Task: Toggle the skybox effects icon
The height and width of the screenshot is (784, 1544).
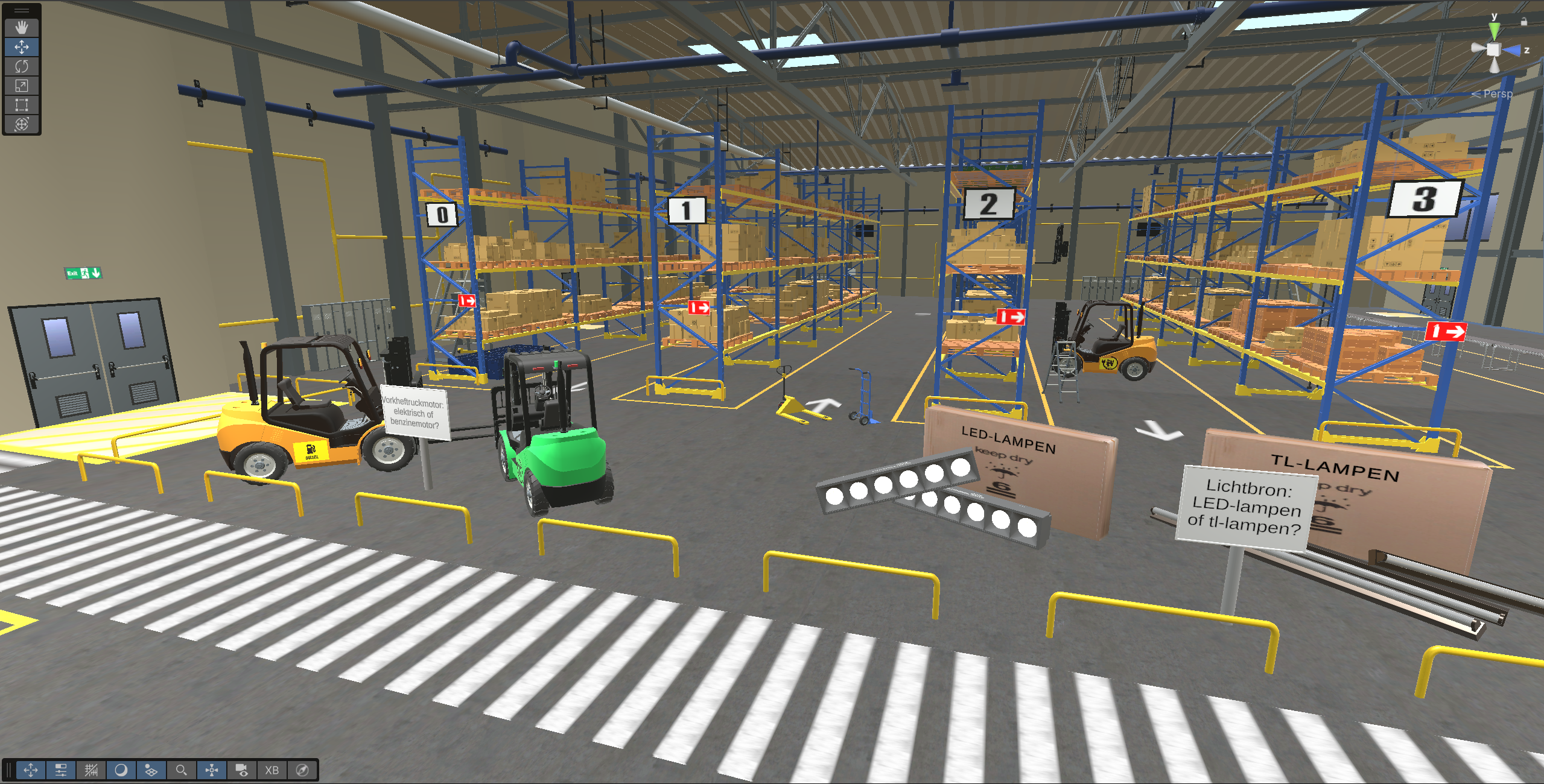Action: (x=153, y=770)
